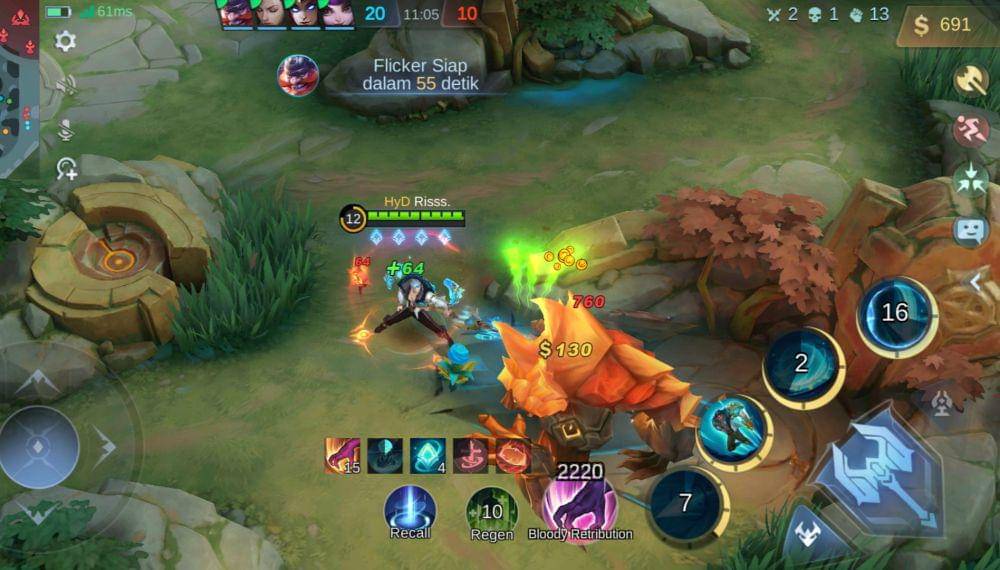Viewport: 1000px width, 570px height.
Task: Trigger the skill showing a 7 cooldown
Action: click(x=686, y=503)
